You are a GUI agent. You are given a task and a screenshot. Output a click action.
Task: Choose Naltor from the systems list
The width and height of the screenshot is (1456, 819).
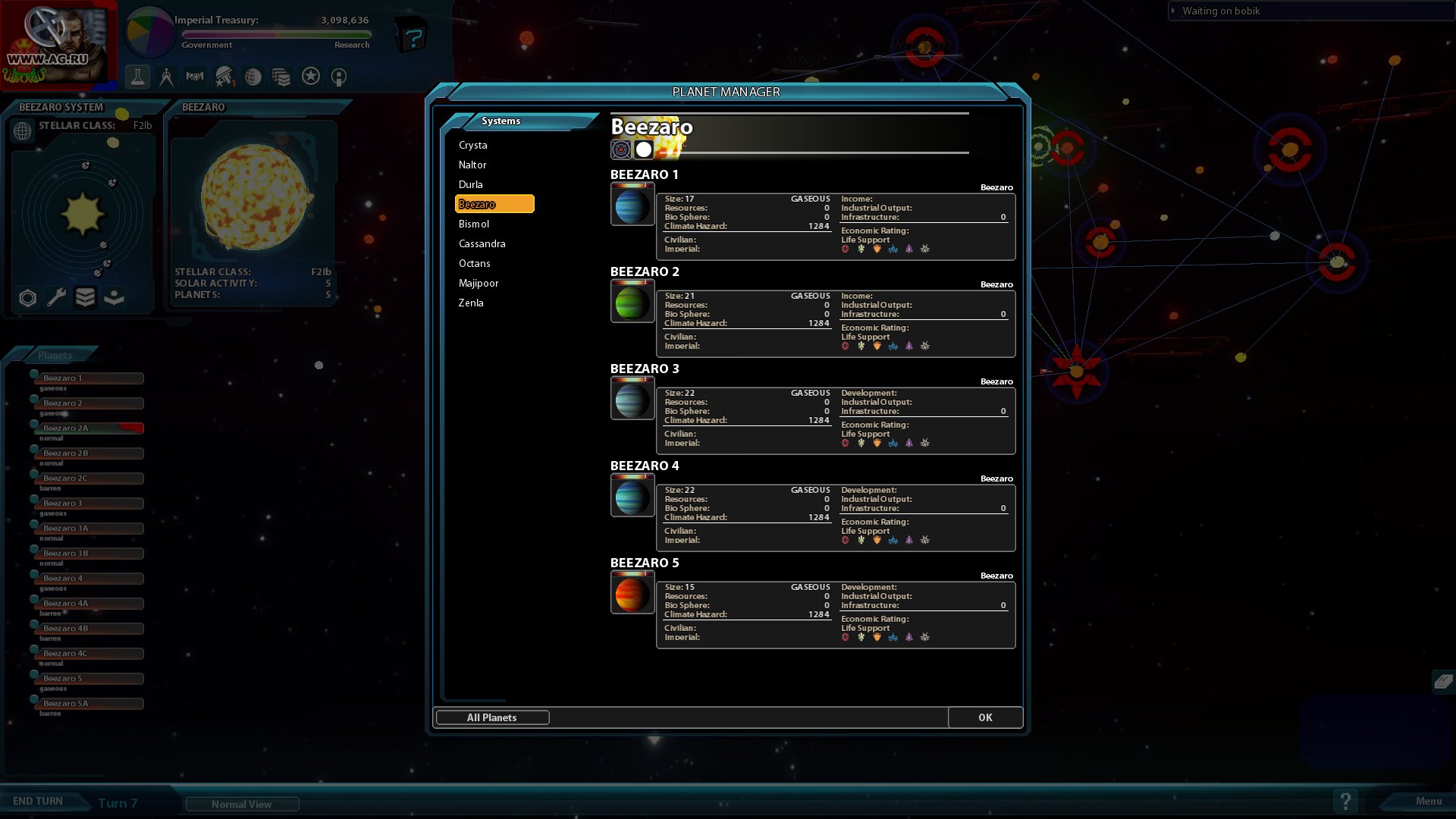click(x=472, y=165)
